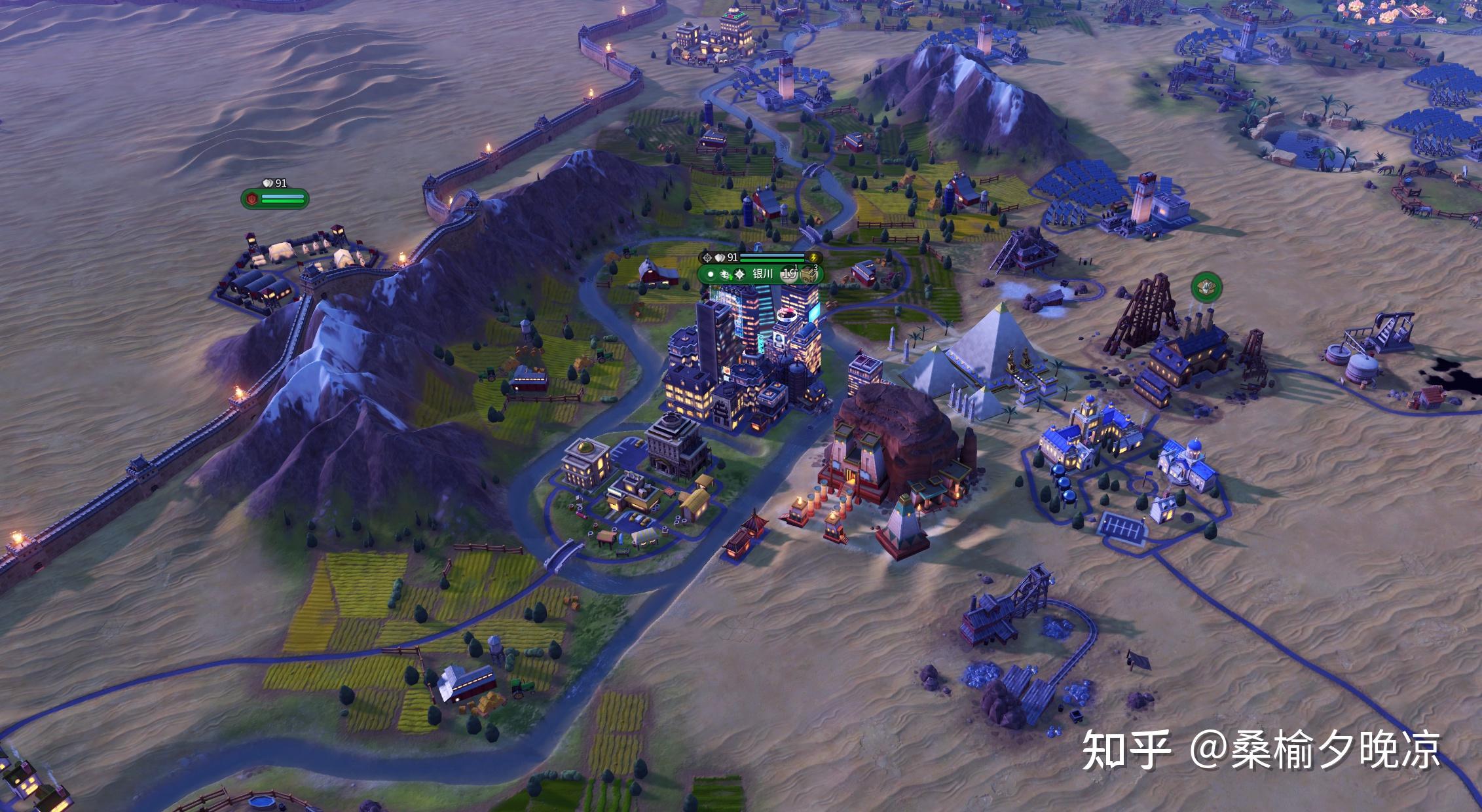Select the encampment banner with red hex icon

[x=251, y=198]
